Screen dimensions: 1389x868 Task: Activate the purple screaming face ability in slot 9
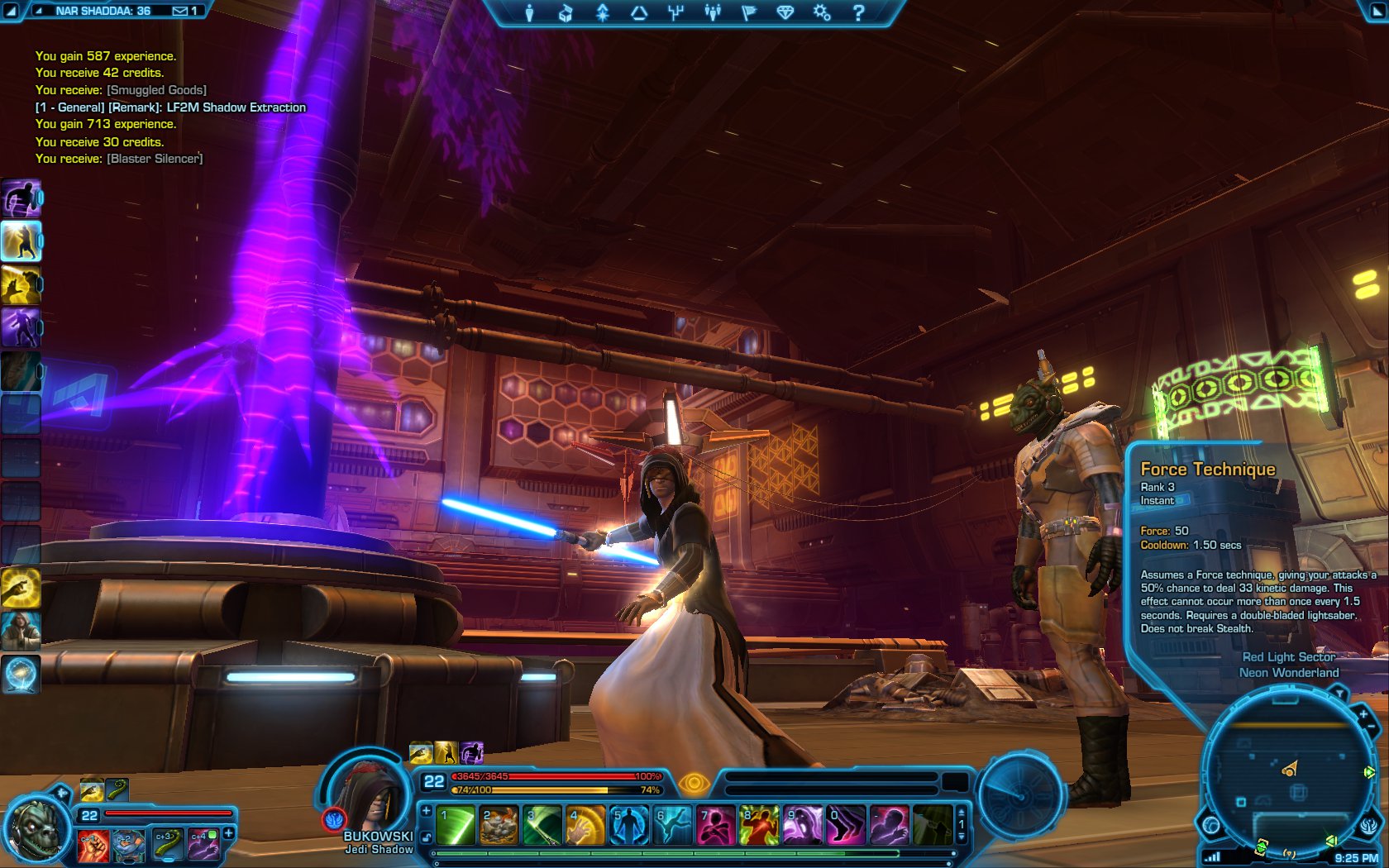(x=801, y=825)
